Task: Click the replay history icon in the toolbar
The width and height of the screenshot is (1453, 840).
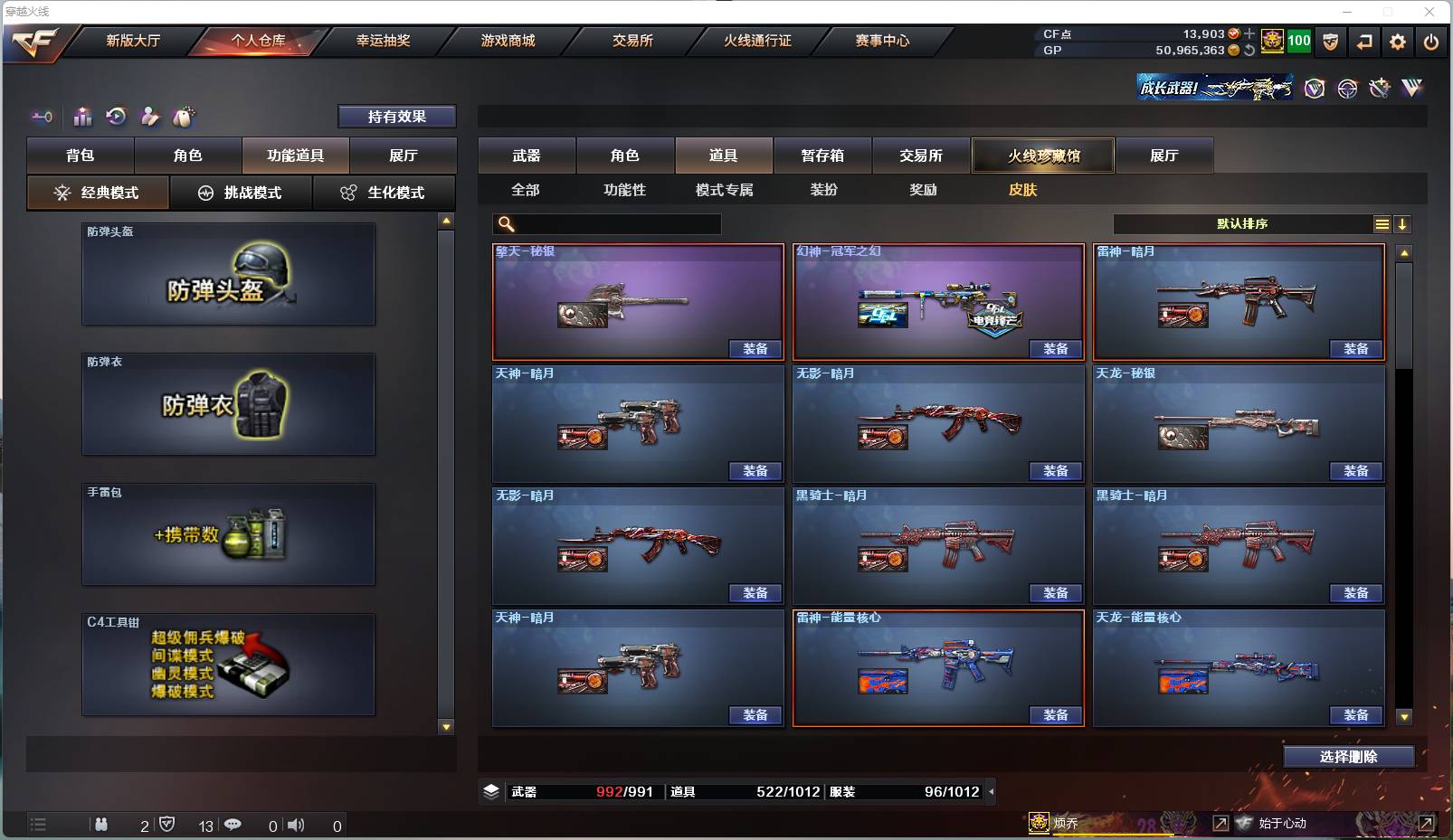Action: (116, 117)
